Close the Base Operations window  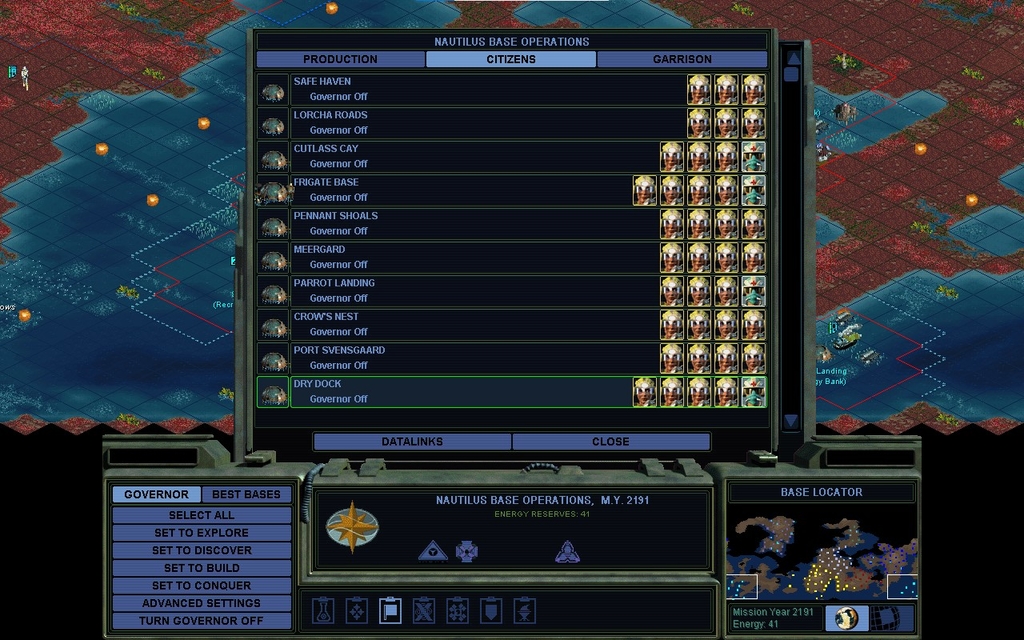pos(610,441)
